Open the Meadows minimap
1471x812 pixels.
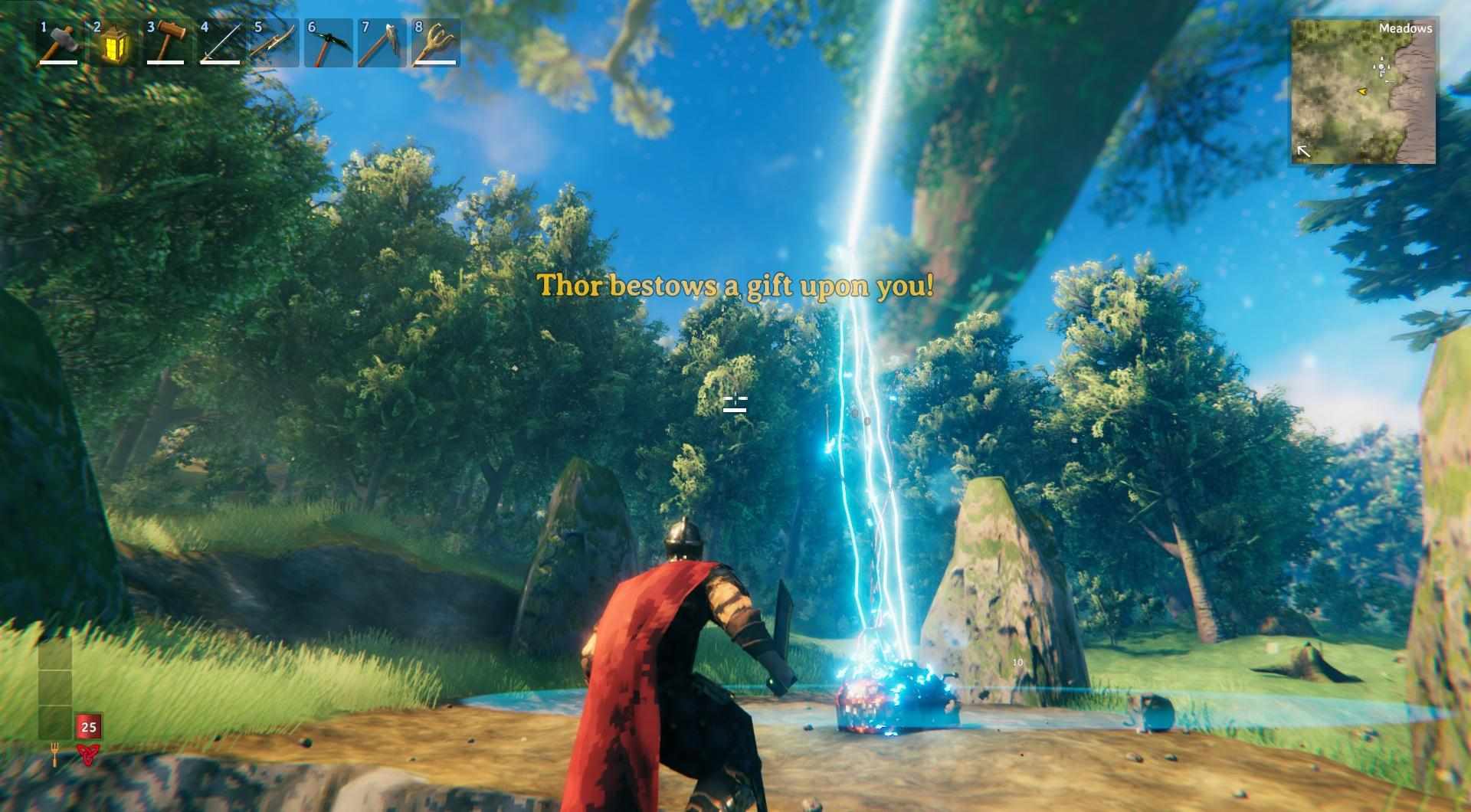[x=1364, y=91]
